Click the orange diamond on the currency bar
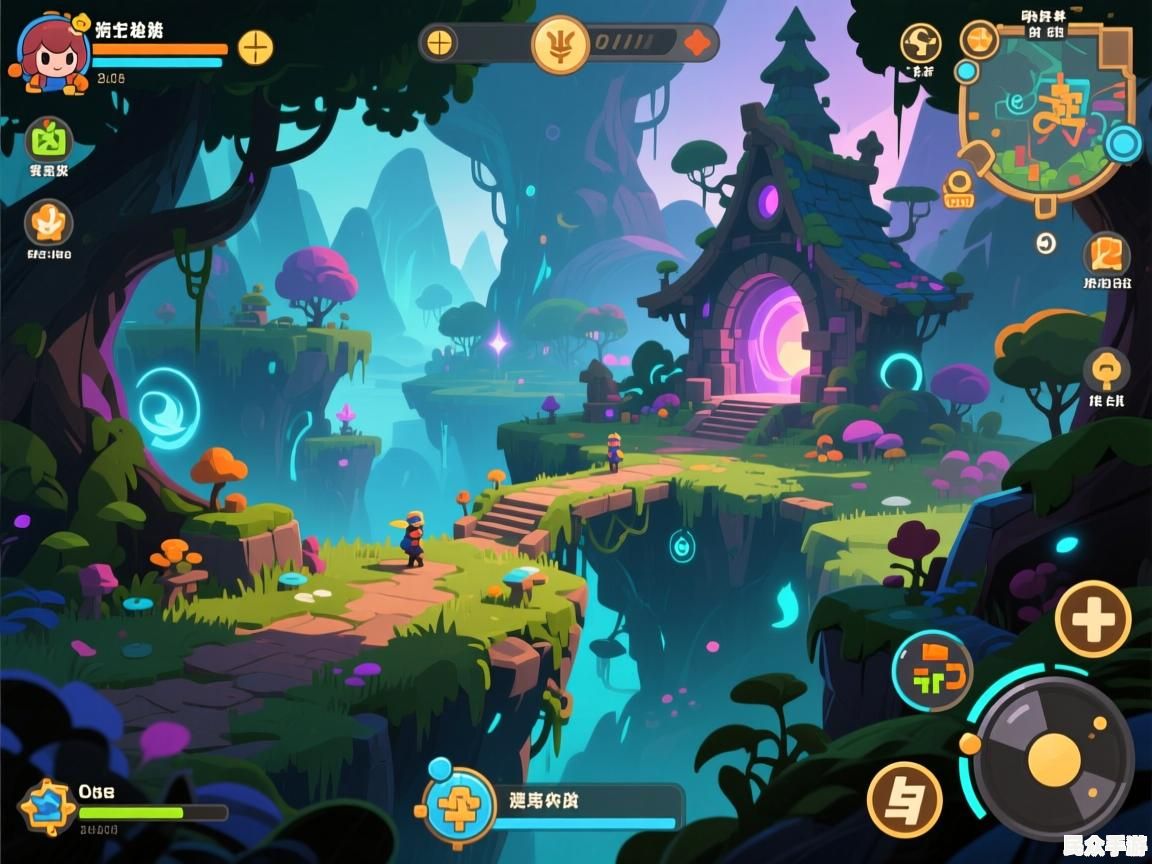This screenshot has width=1152, height=864. point(697,43)
